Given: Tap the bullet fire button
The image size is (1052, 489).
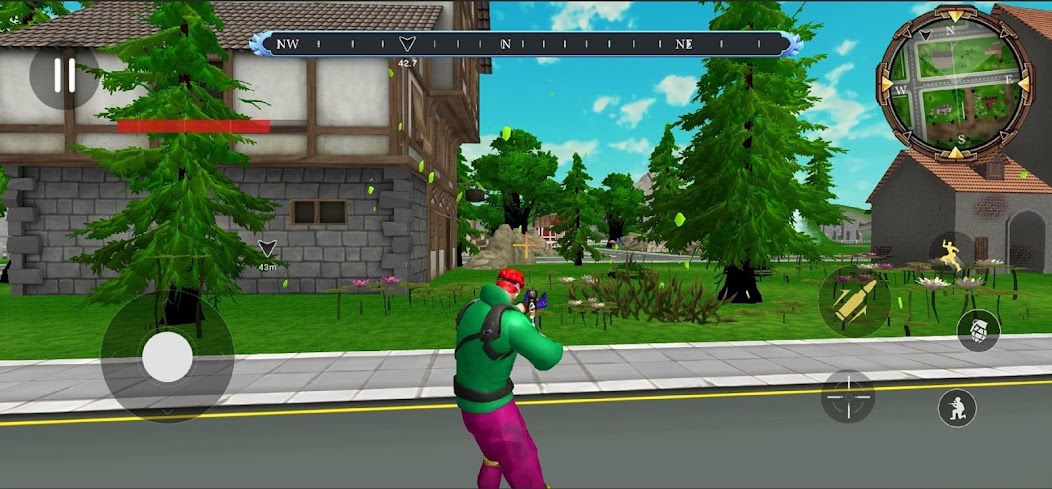Looking at the screenshot, I should coord(854,300).
